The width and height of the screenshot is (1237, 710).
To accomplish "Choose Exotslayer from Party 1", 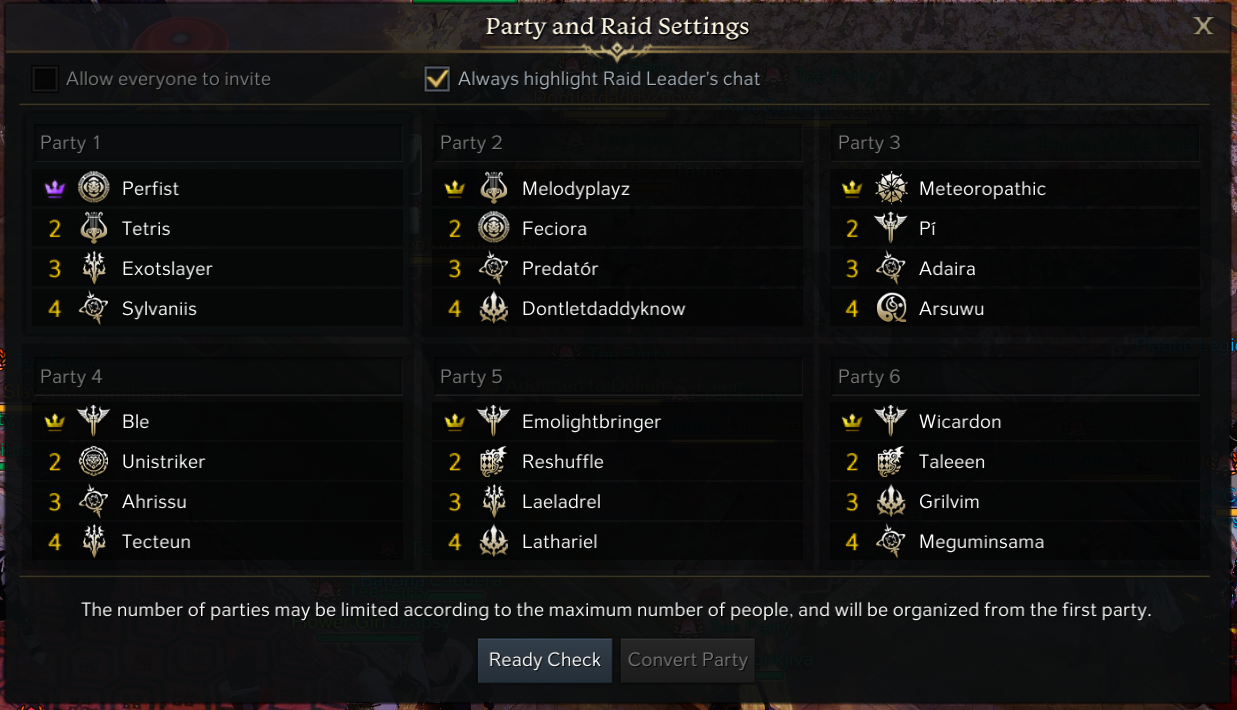I will 167,269.
